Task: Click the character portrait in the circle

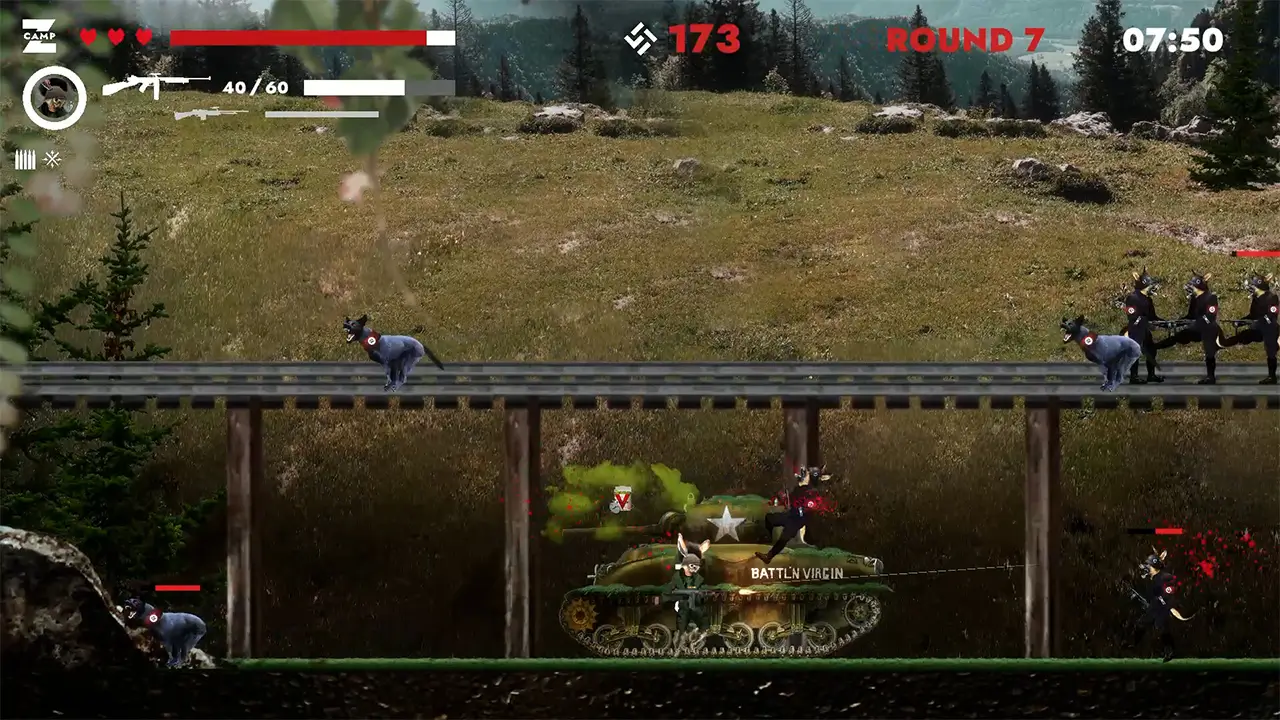Action: [56, 97]
